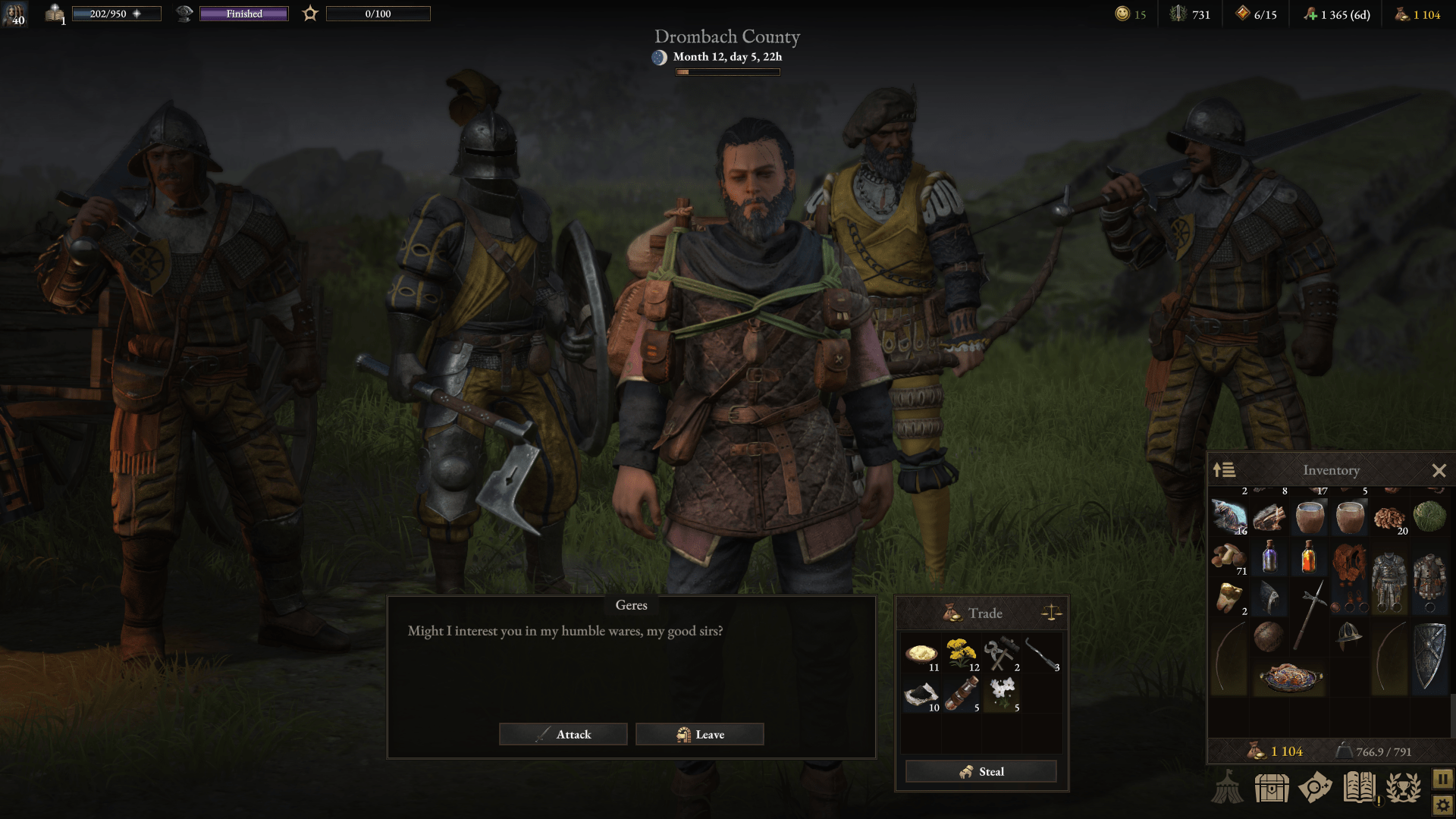Select the mushrooms stack of 71 in inventory
The height and width of the screenshot is (819, 1456).
[1228, 558]
